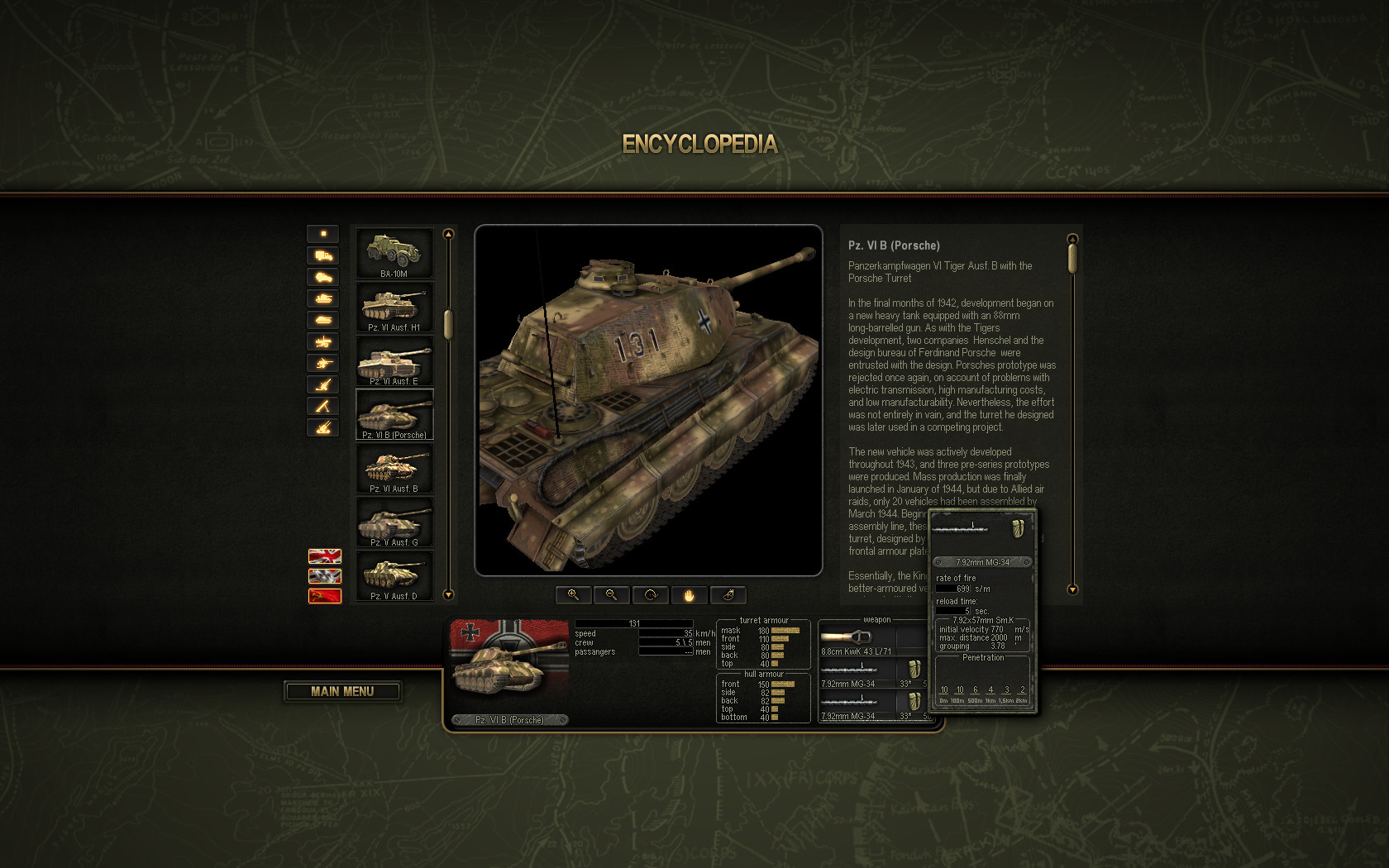The image size is (1389, 868).
Task: Click the rotate model tool
Action: pos(650,595)
